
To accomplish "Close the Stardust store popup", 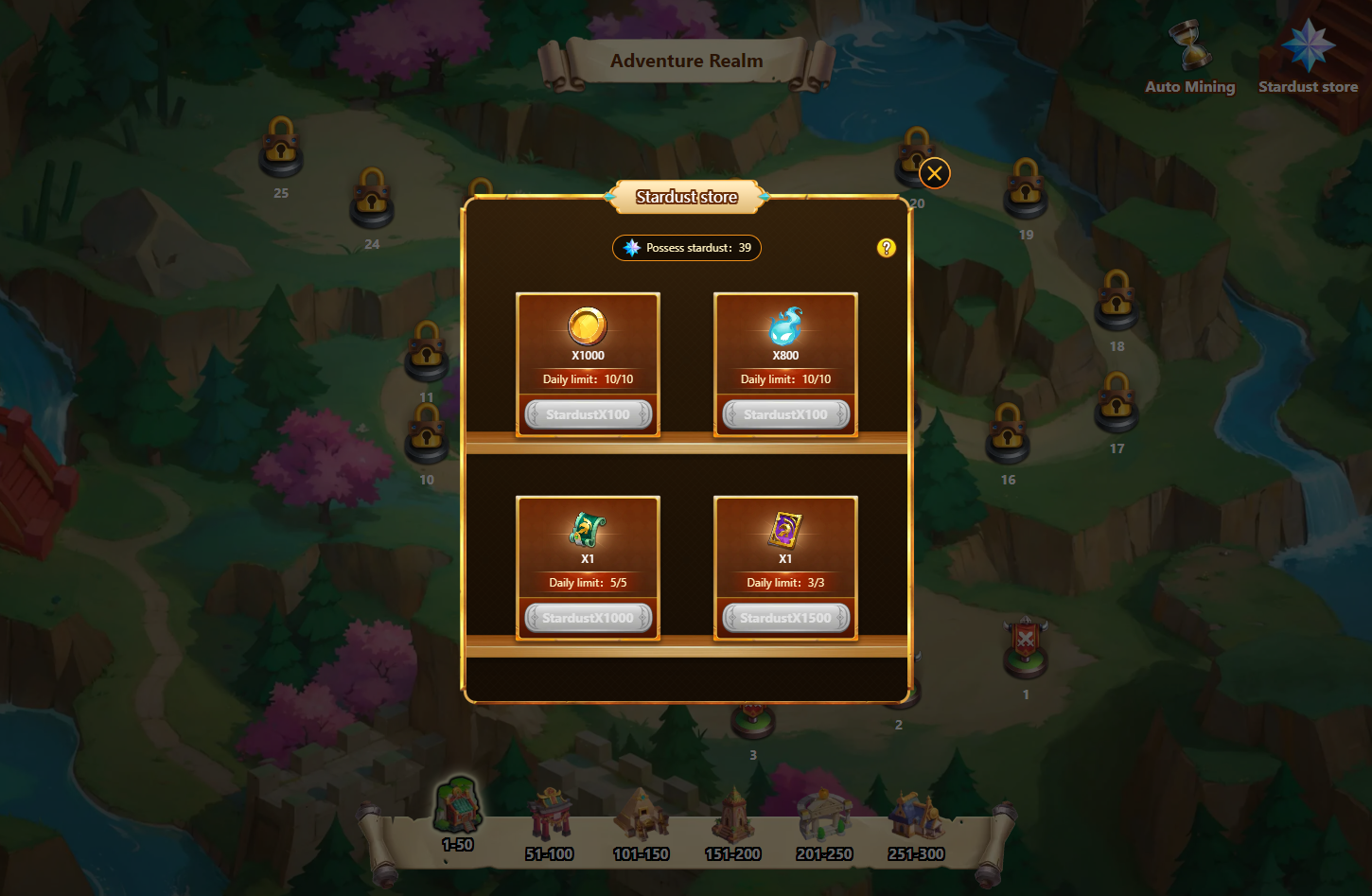I will [934, 173].
